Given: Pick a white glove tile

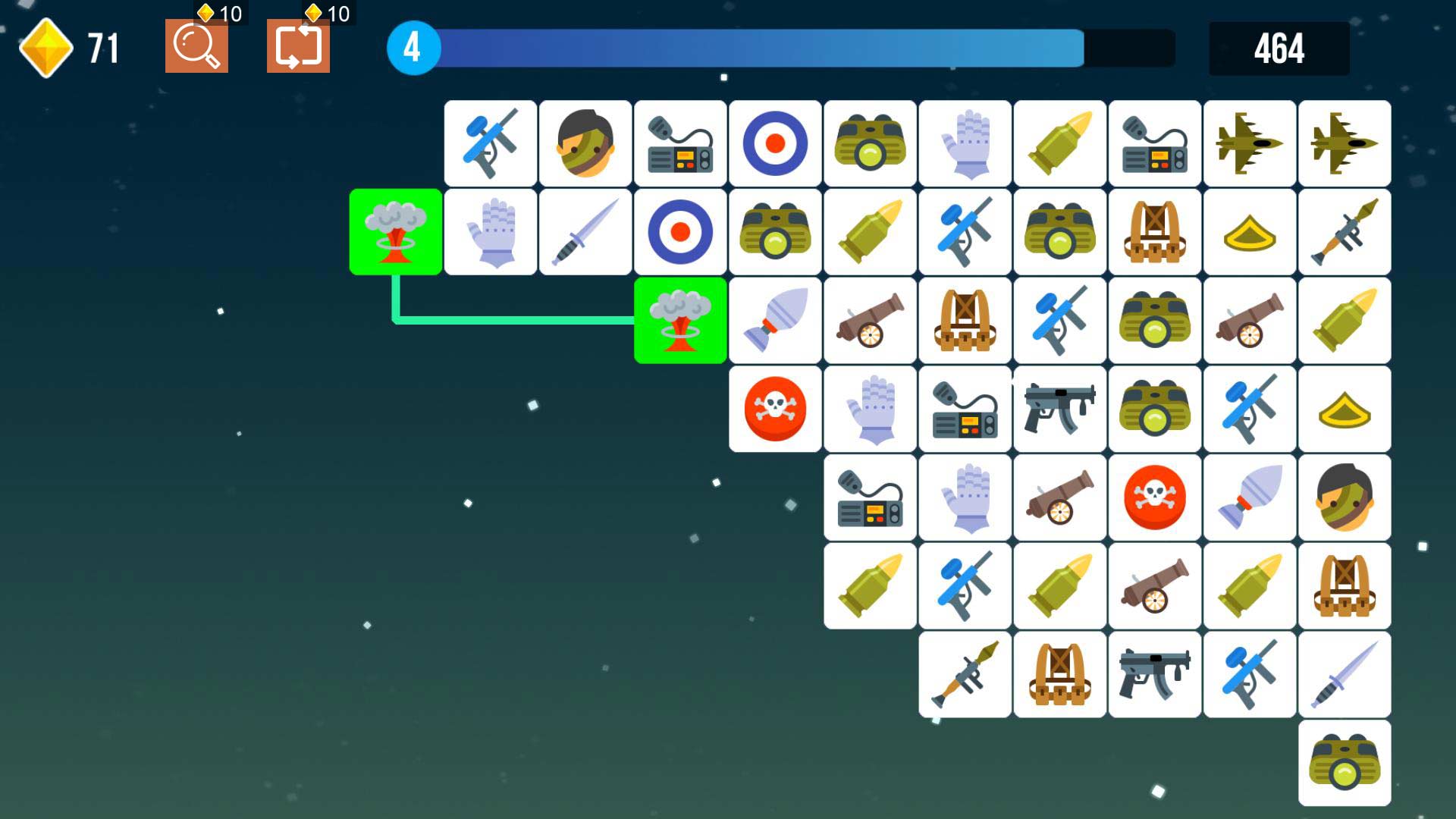Looking at the screenshot, I should click(x=964, y=143).
